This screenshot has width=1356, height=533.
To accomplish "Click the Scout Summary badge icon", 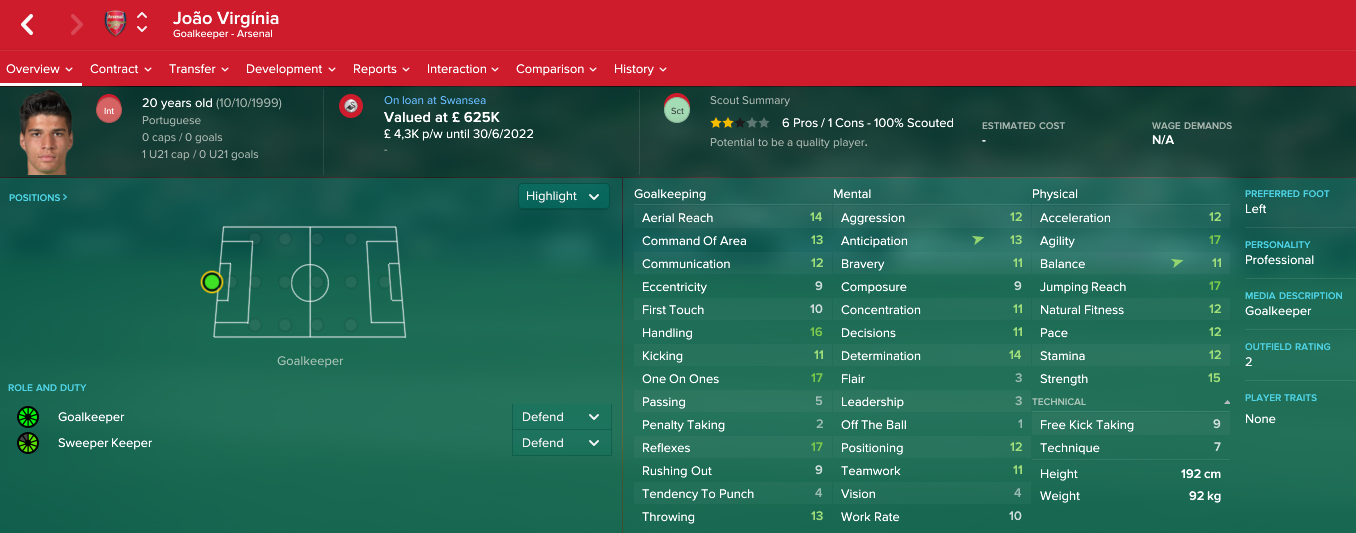I will [677, 111].
